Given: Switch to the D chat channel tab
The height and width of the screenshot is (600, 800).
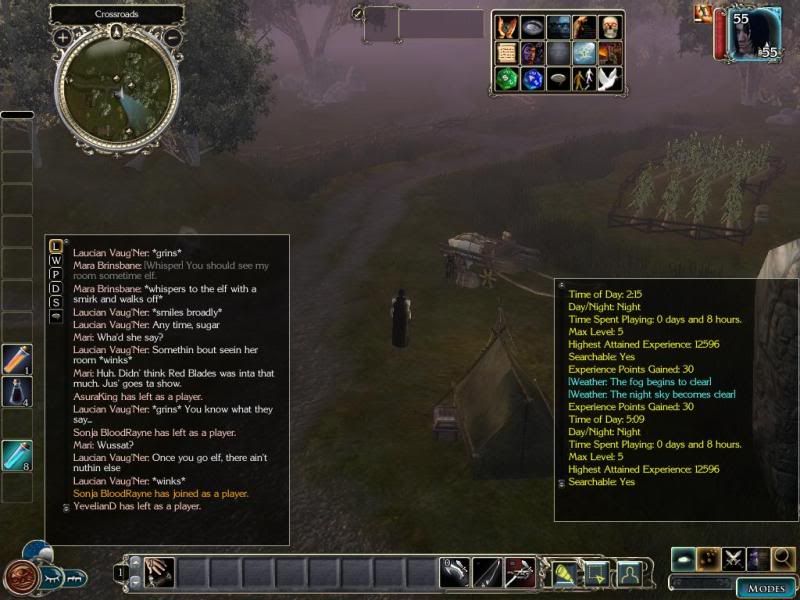Looking at the screenshot, I should tap(56, 288).
